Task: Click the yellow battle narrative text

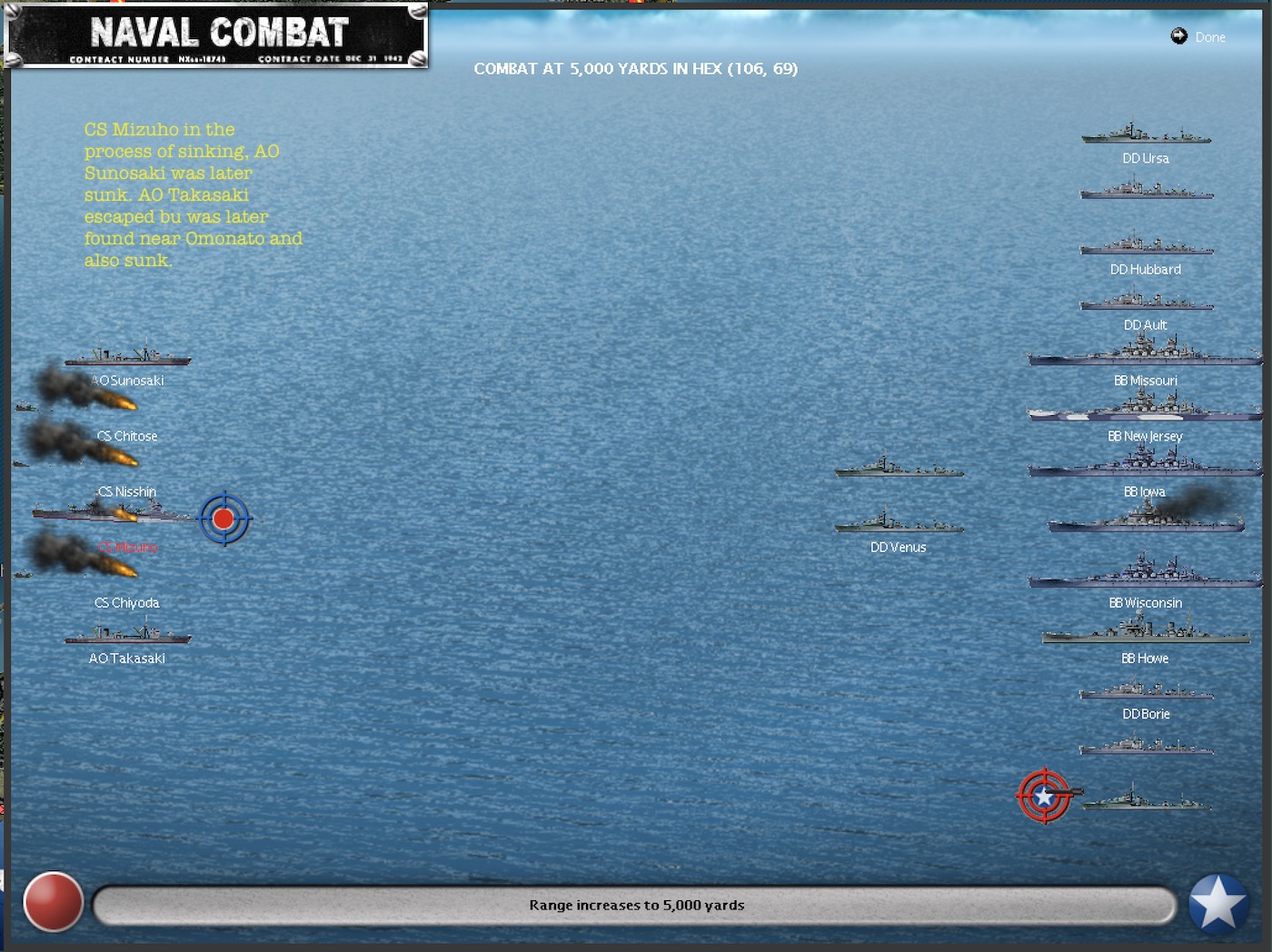Action: click(x=193, y=194)
